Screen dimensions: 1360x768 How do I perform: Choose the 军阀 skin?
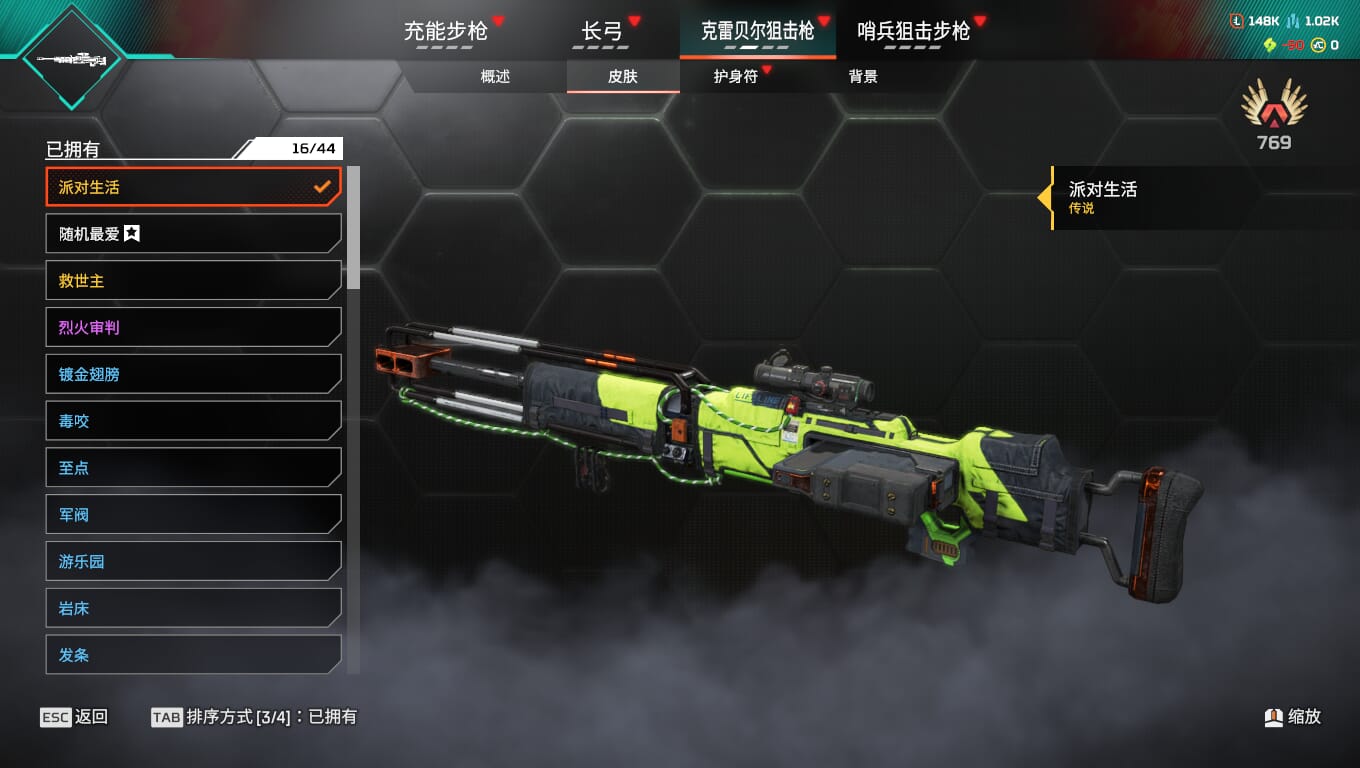(193, 515)
